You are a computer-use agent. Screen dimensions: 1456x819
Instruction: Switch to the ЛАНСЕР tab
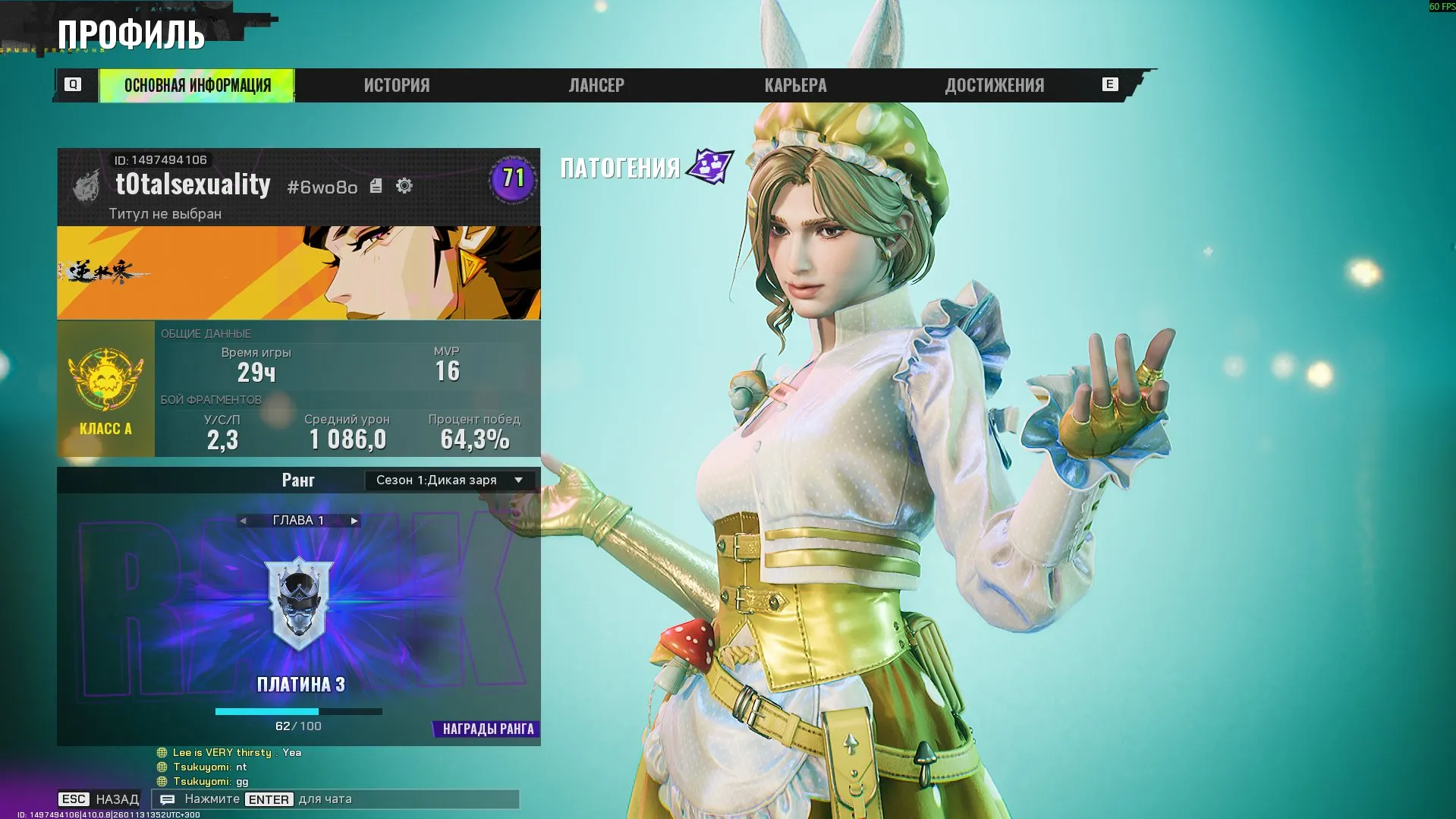(596, 85)
